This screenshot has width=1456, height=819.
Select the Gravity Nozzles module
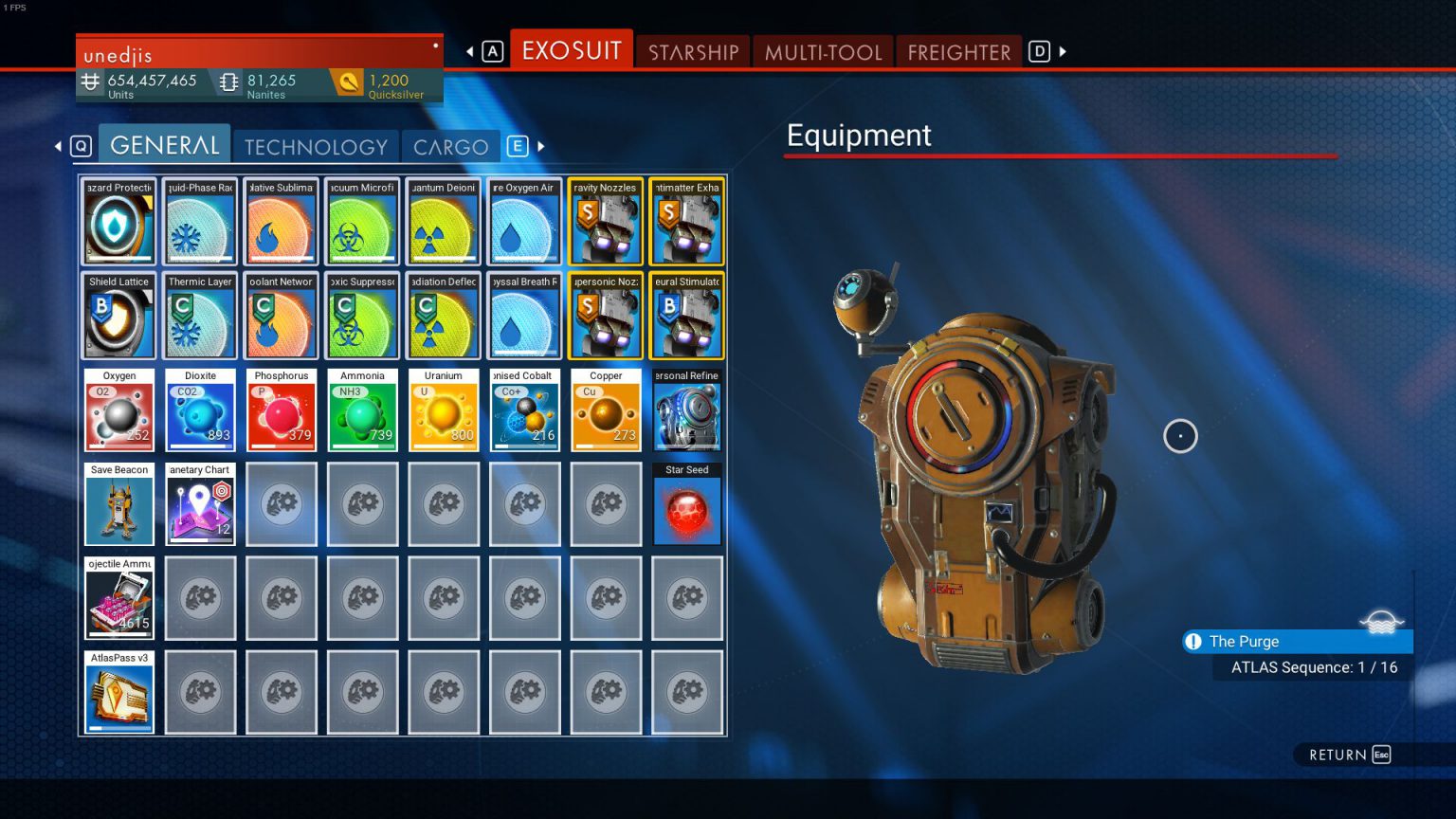point(606,221)
